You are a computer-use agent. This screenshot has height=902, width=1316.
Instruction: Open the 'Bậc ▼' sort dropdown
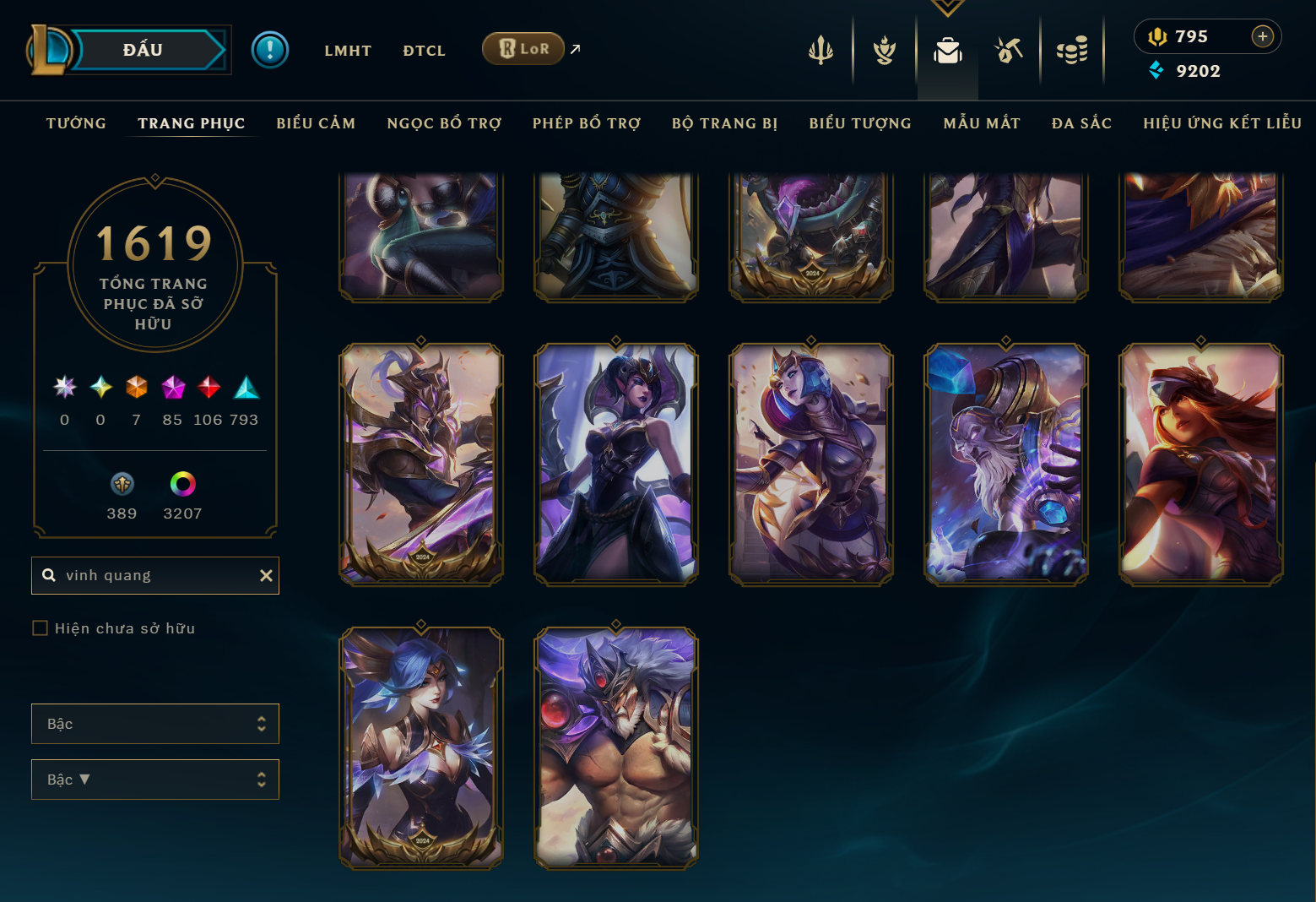pyautogui.click(x=155, y=779)
